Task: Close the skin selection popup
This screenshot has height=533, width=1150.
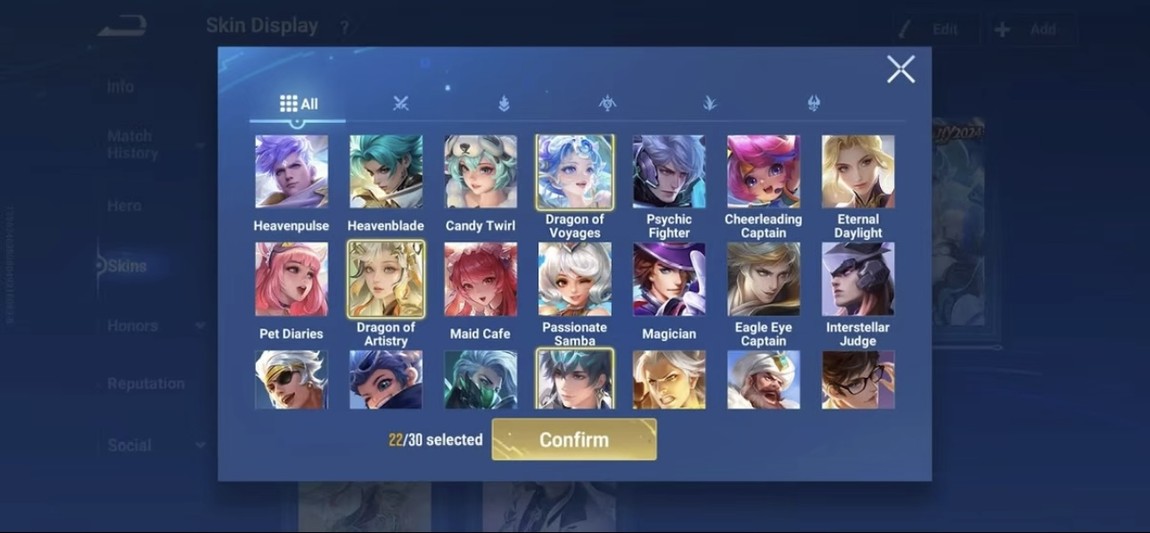Action: coord(900,69)
